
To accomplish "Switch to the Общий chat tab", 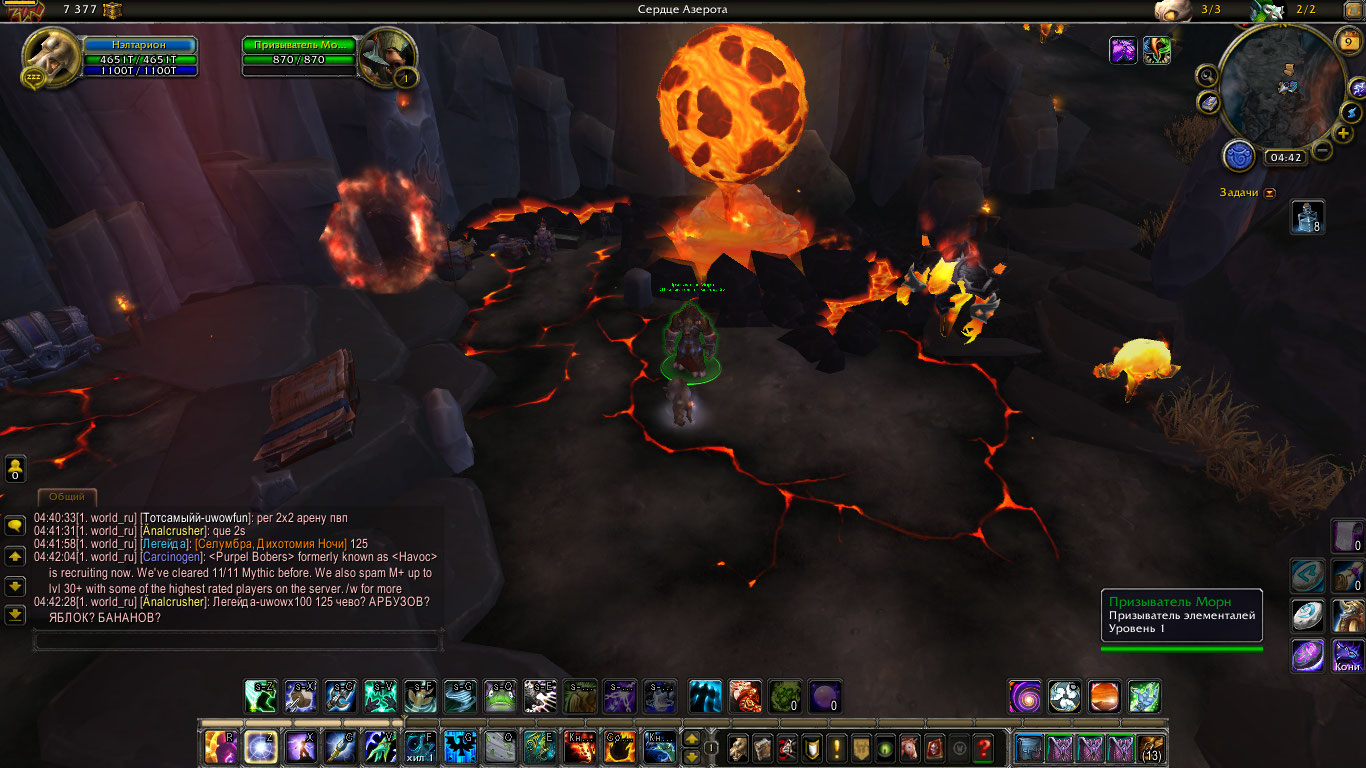I will [67, 497].
